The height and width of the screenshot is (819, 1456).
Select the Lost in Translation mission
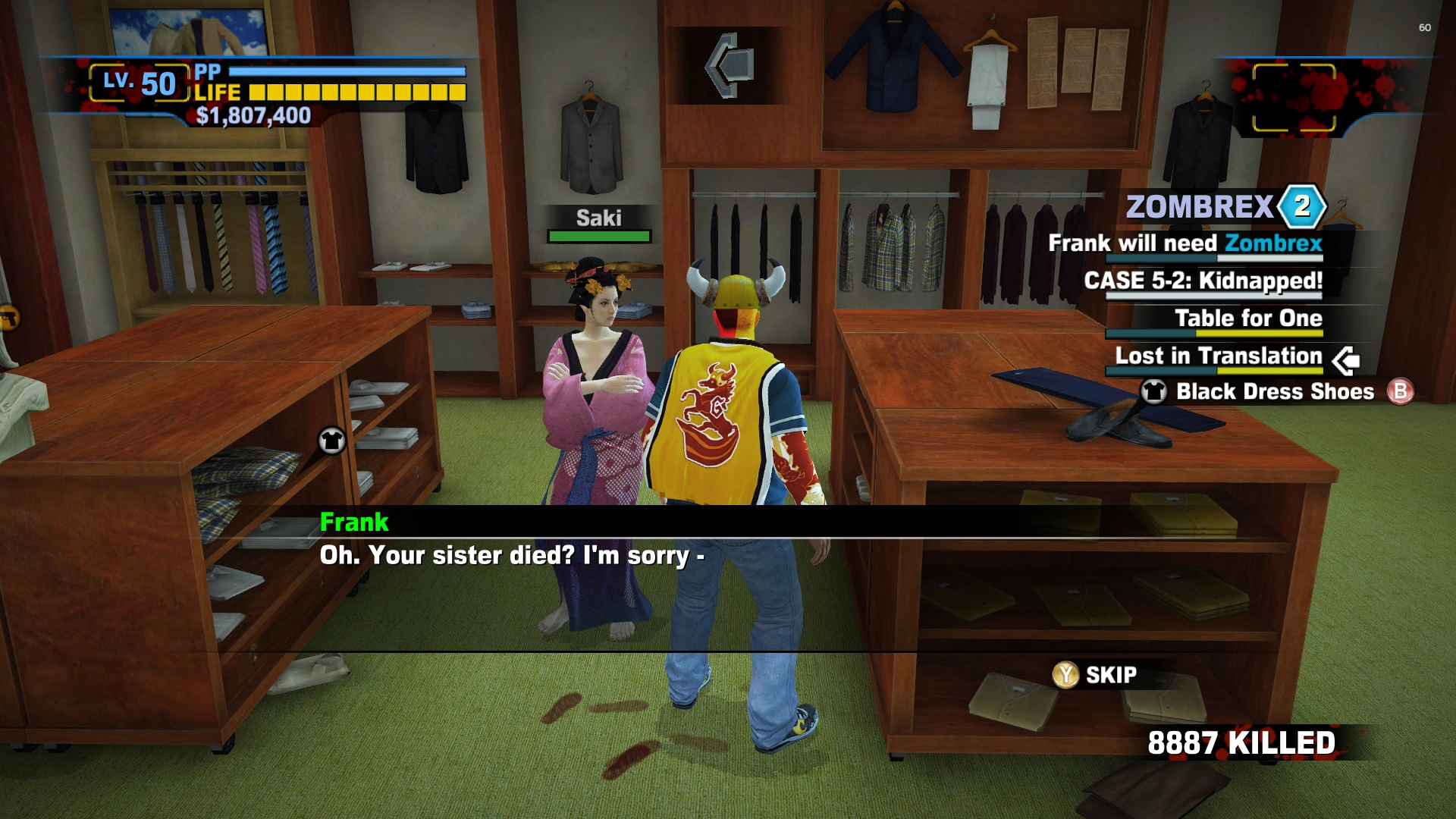click(1218, 356)
